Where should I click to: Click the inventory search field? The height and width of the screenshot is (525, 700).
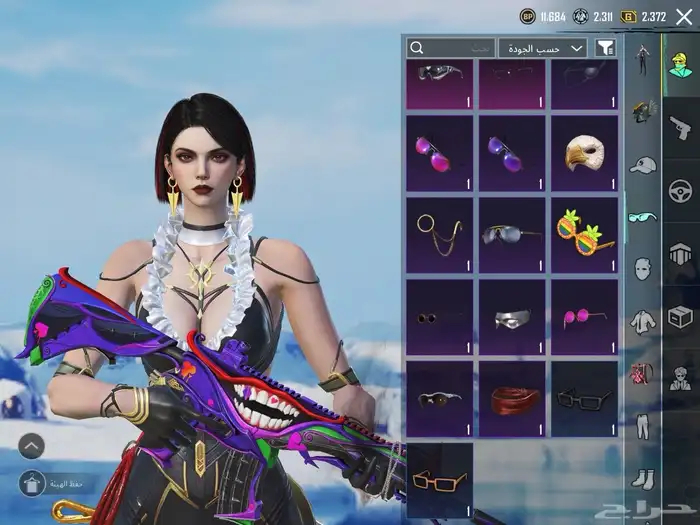click(x=450, y=47)
